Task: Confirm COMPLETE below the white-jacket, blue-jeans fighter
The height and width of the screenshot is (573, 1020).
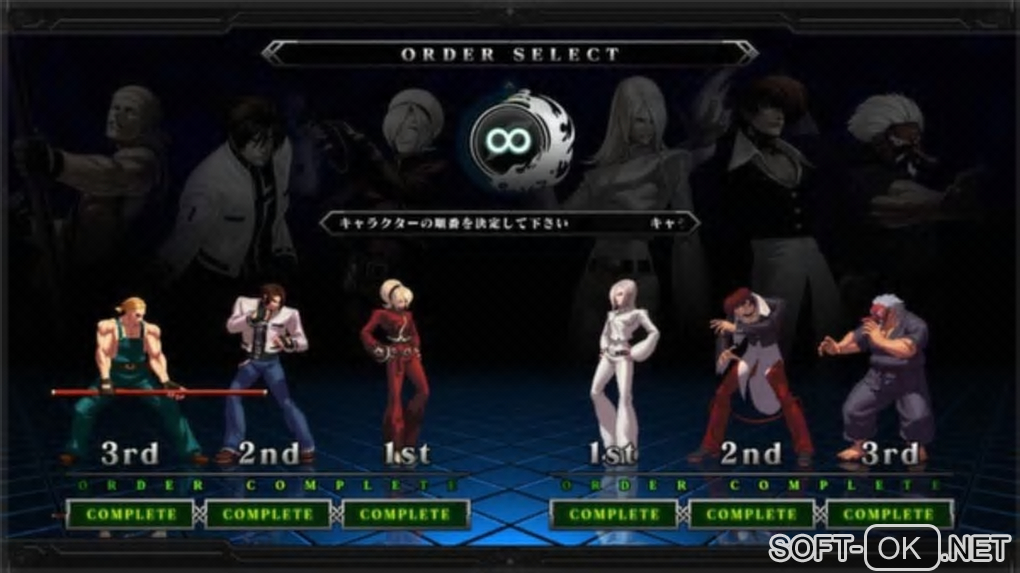Action: click(267, 514)
